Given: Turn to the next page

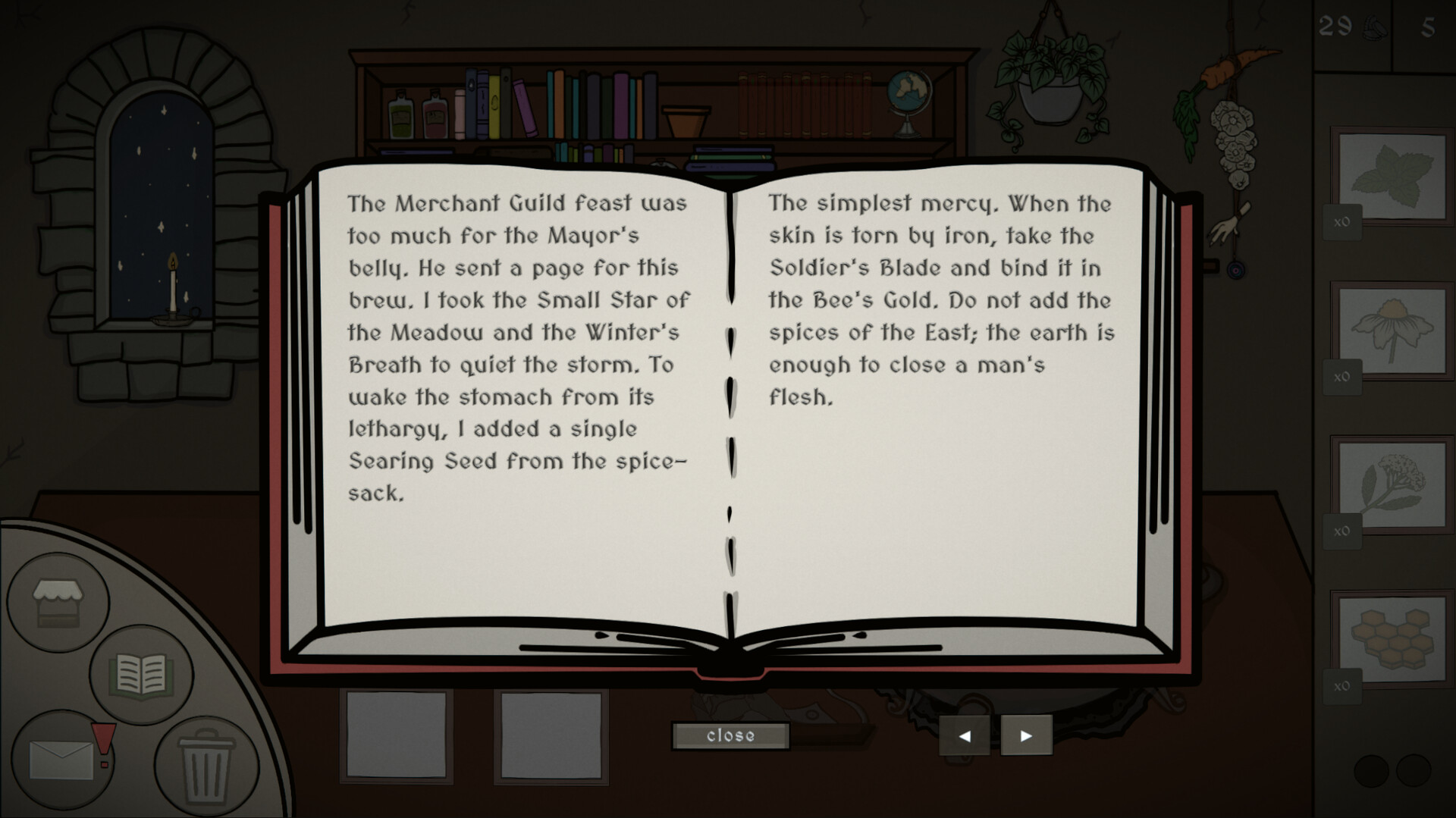Looking at the screenshot, I should [1026, 735].
